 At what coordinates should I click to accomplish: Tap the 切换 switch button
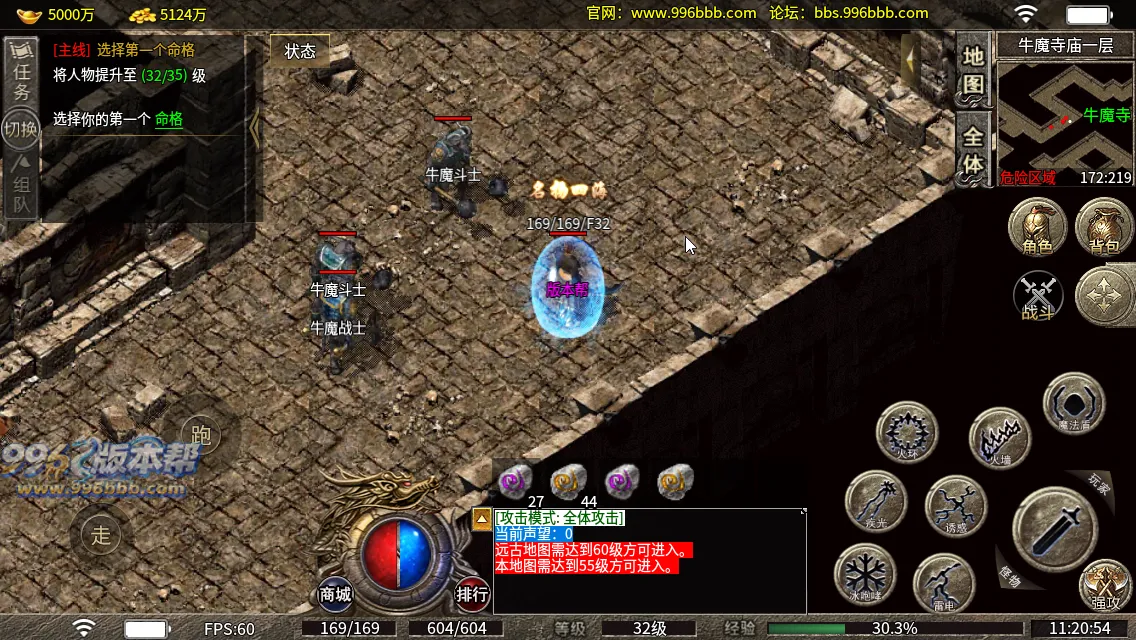tap(20, 129)
